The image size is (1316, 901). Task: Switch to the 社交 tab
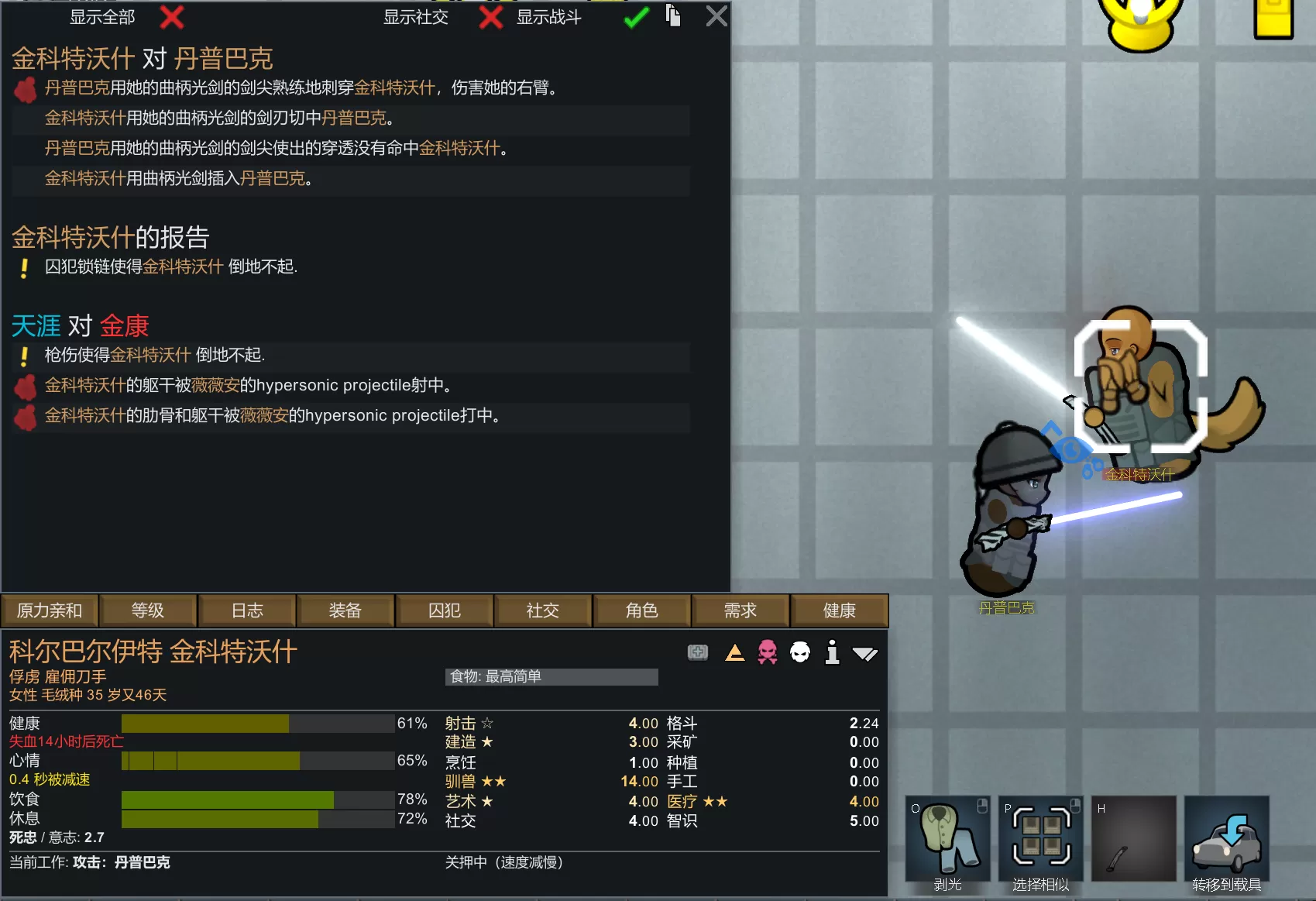(543, 610)
